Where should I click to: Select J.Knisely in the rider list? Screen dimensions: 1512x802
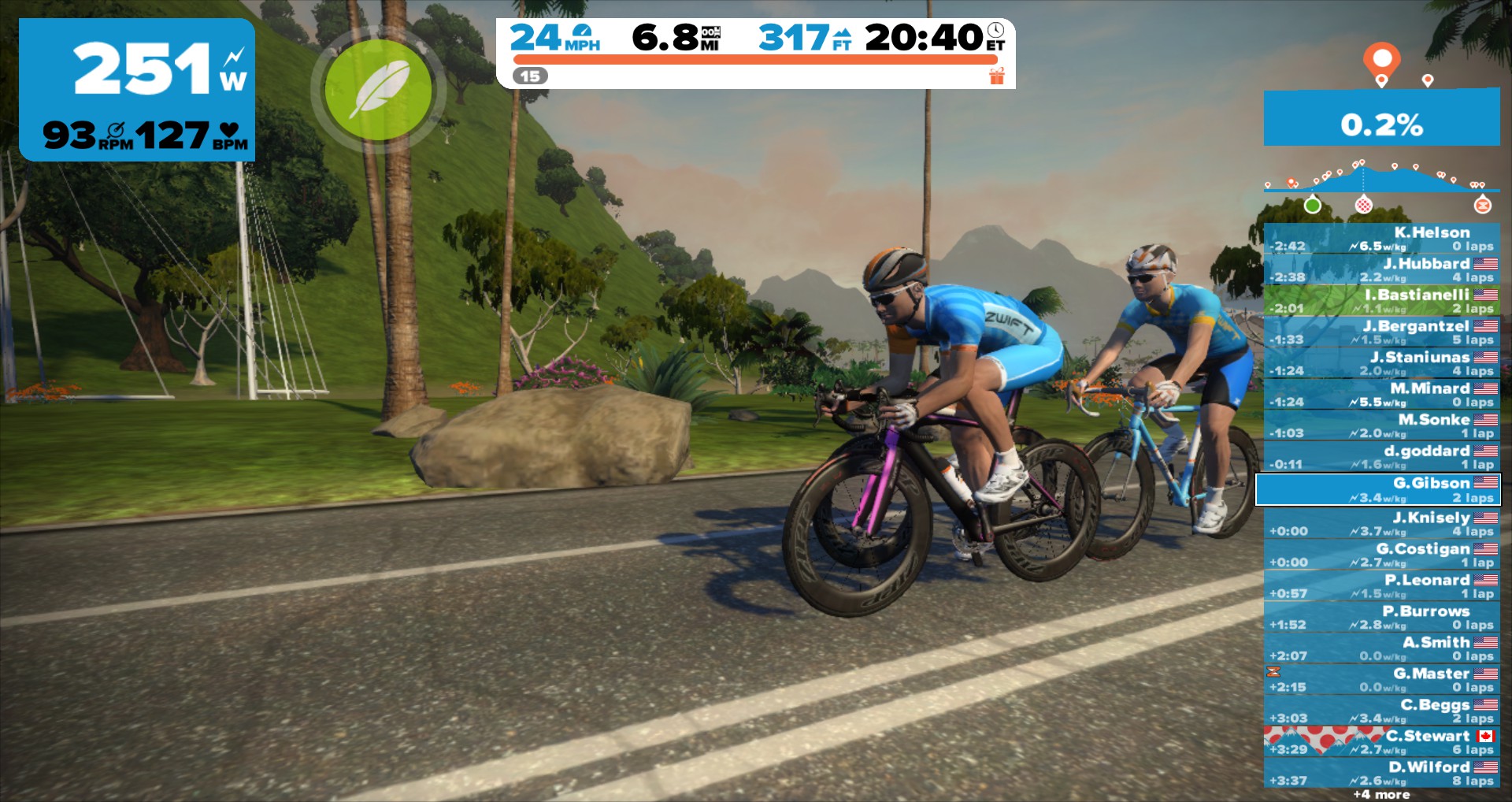[1381, 524]
